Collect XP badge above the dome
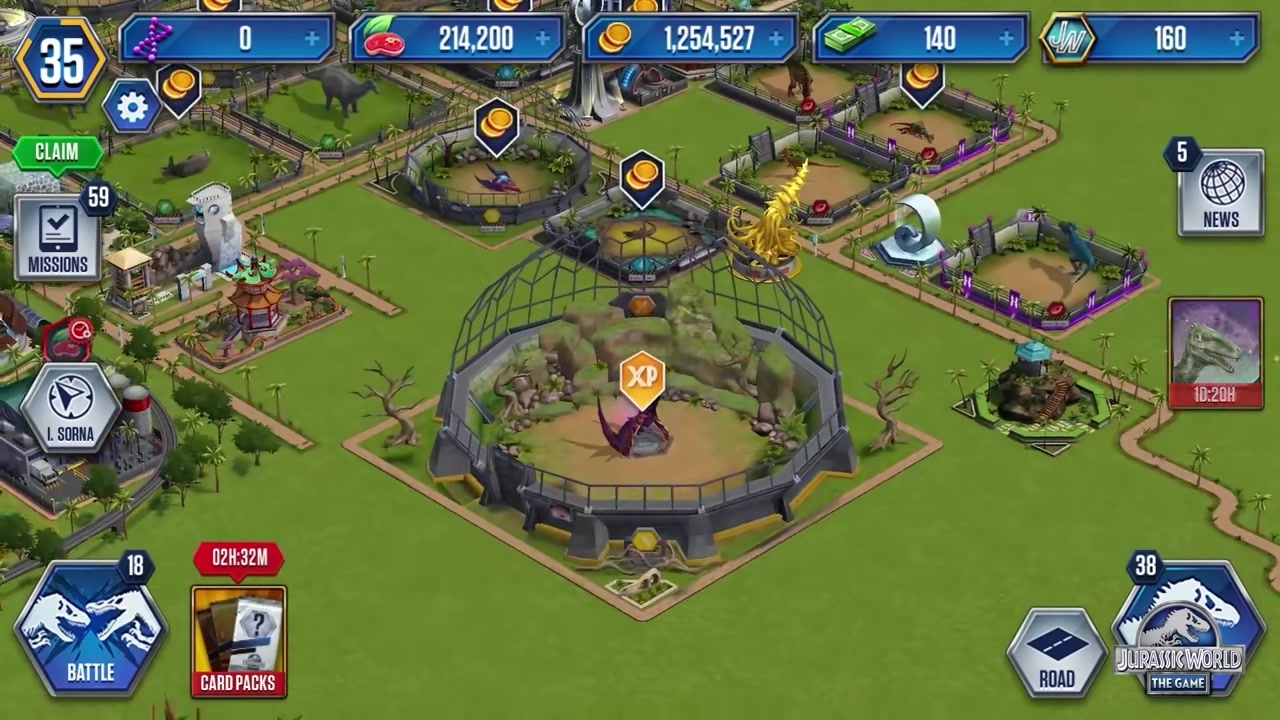1280x720 pixels. [642, 378]
